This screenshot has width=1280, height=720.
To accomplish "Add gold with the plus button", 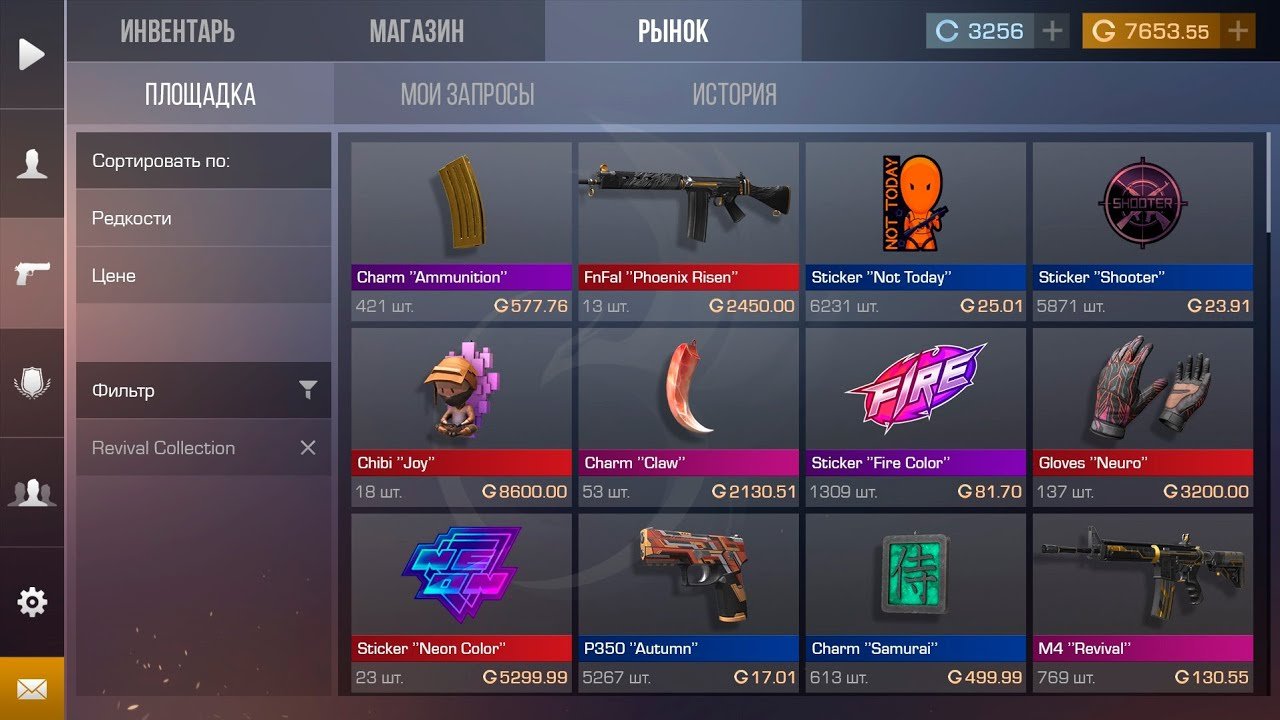I will (x=1238, y=31).
